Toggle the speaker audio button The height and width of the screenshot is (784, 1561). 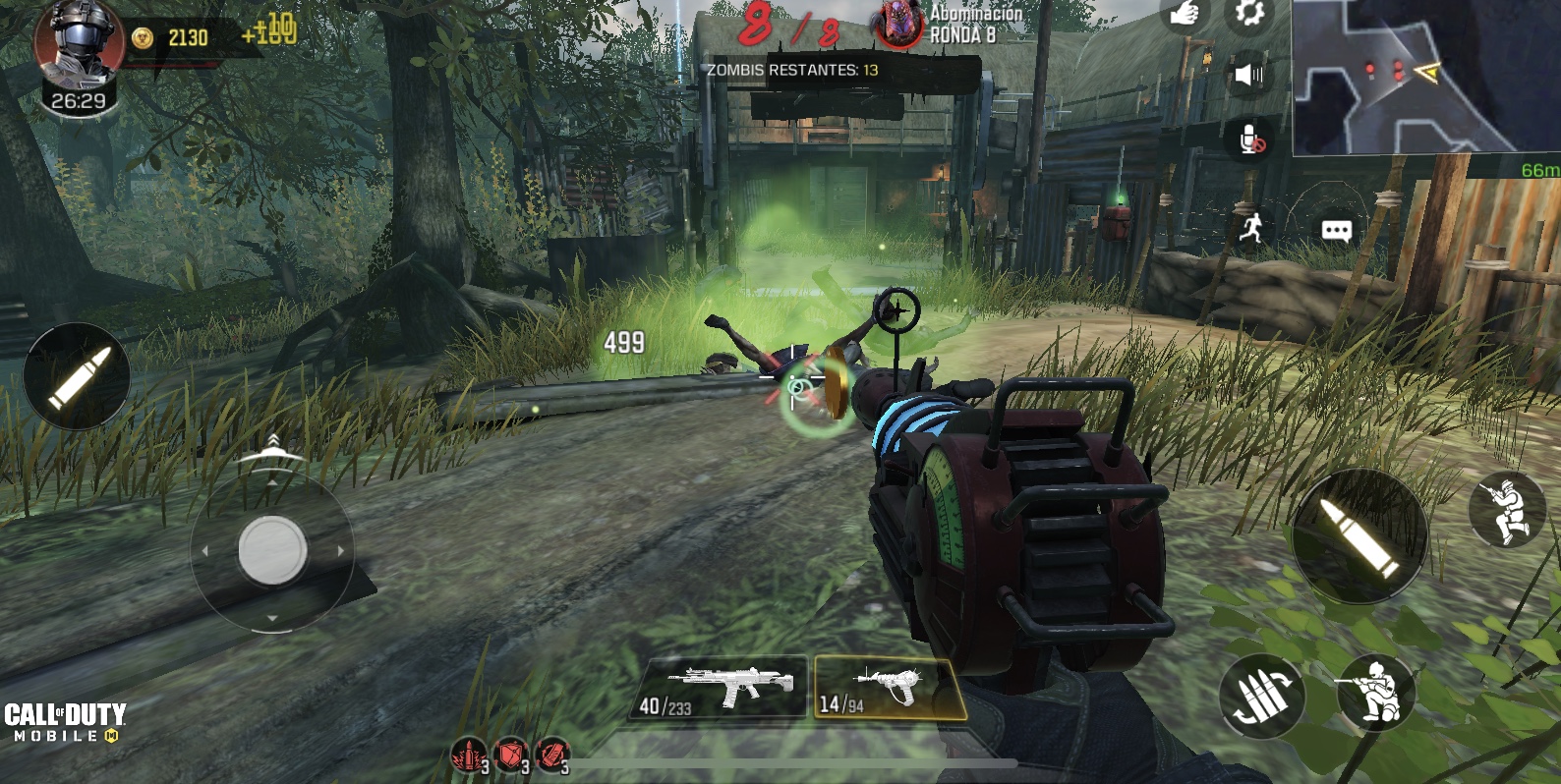pos(1248,76)
